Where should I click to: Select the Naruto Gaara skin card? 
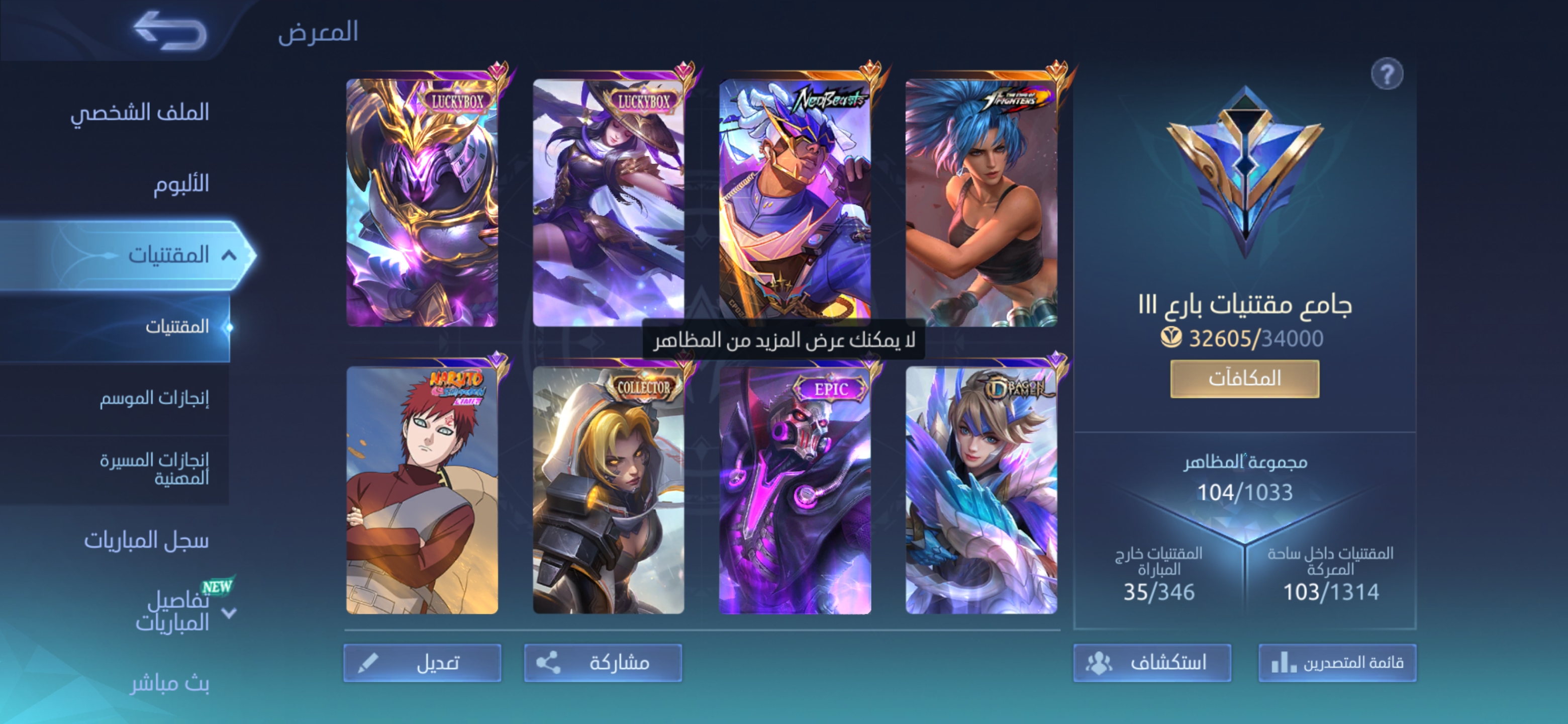coord(423,490)
